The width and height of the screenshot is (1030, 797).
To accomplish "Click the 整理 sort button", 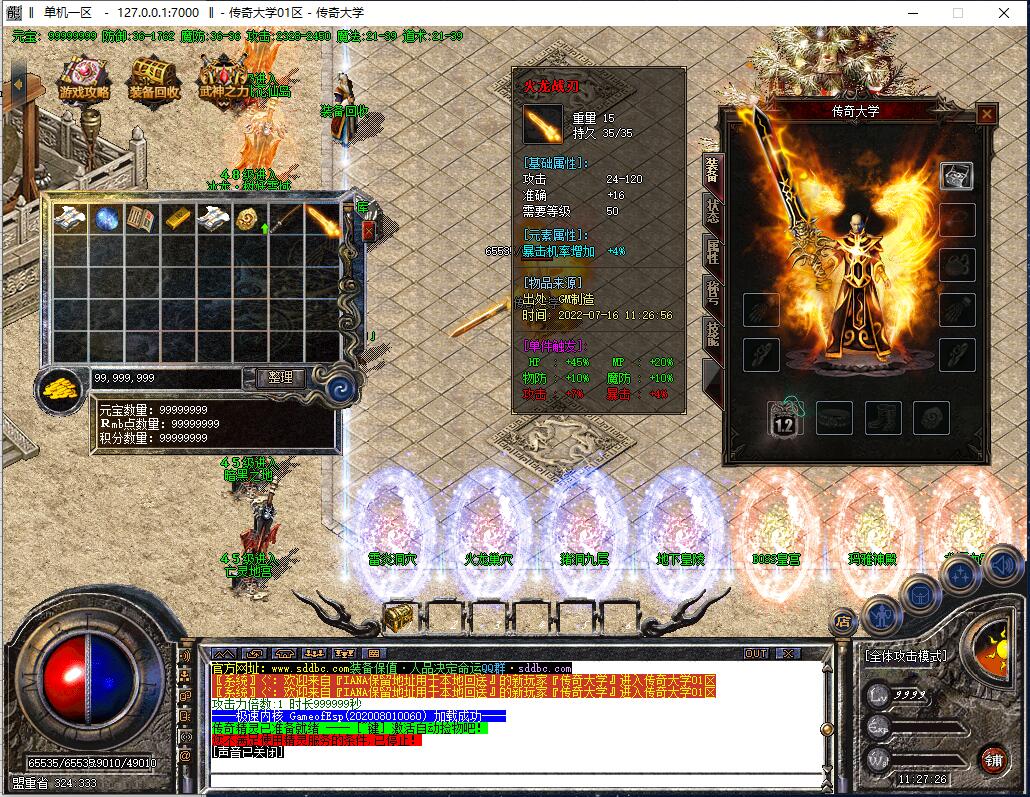I will 281,377.
